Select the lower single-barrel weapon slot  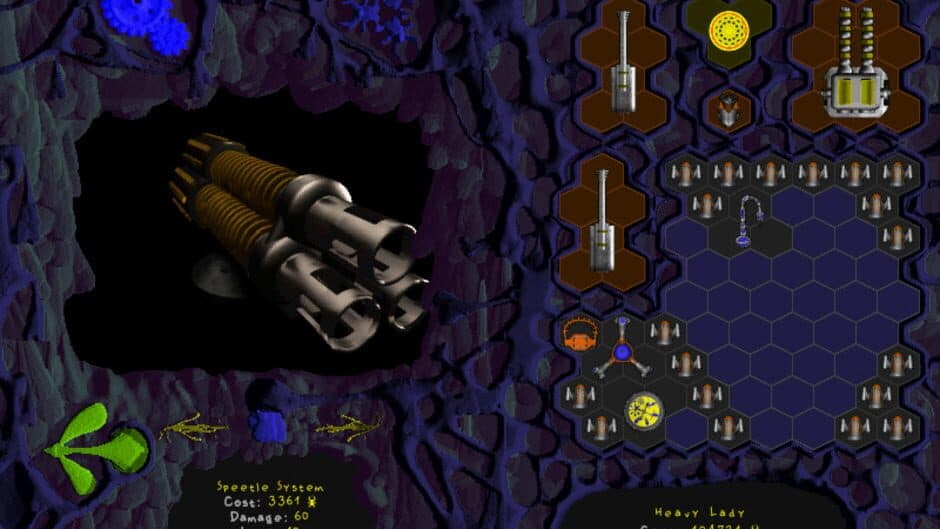(602, 223)
